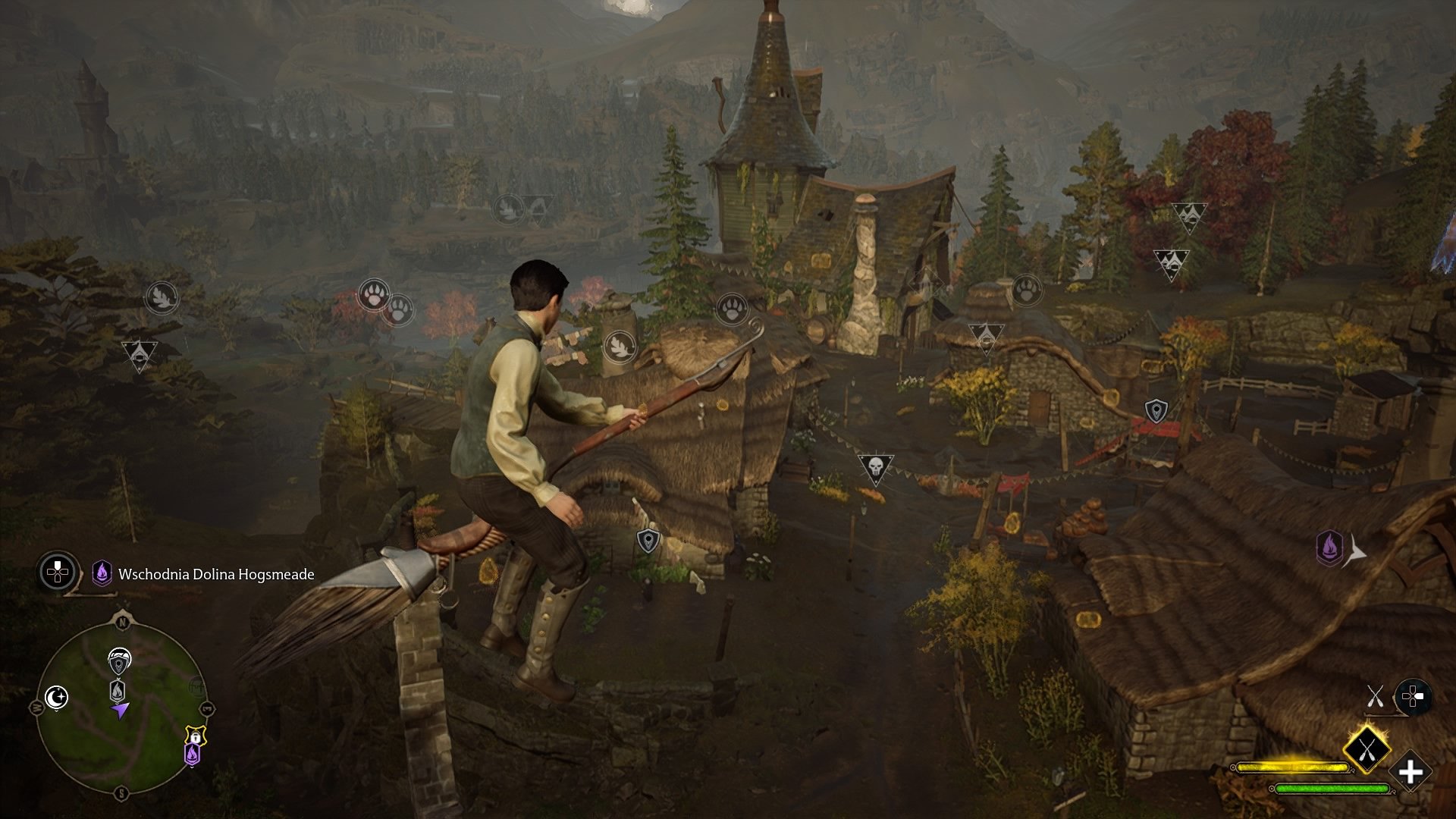Select the Wschodnia Dolina Hogsmeade tracked destination
Viewport: 1456px width, 819px height.
[215, 575]
